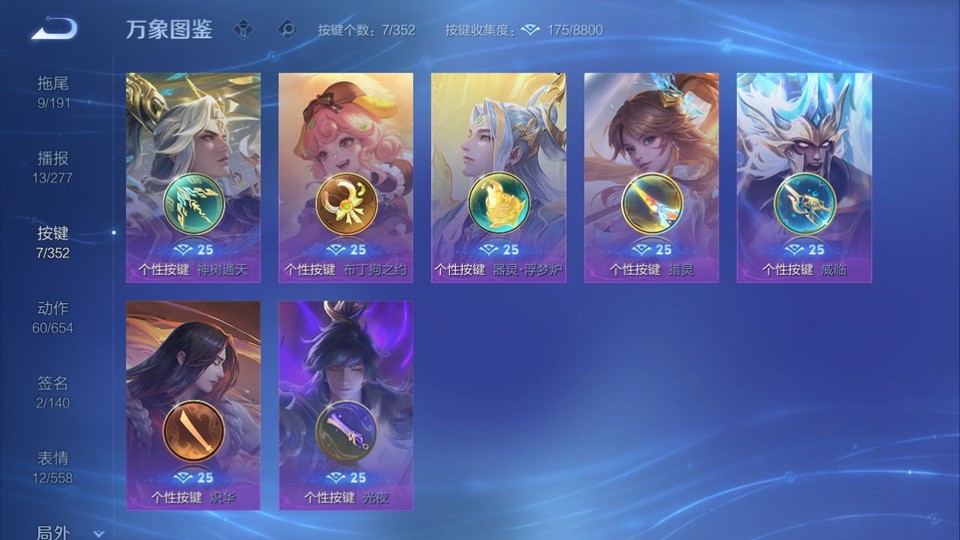This screenshot has width=960, height=540.
Task: Open the 拖尾 (trail) category
Action: tap(53, 91)
